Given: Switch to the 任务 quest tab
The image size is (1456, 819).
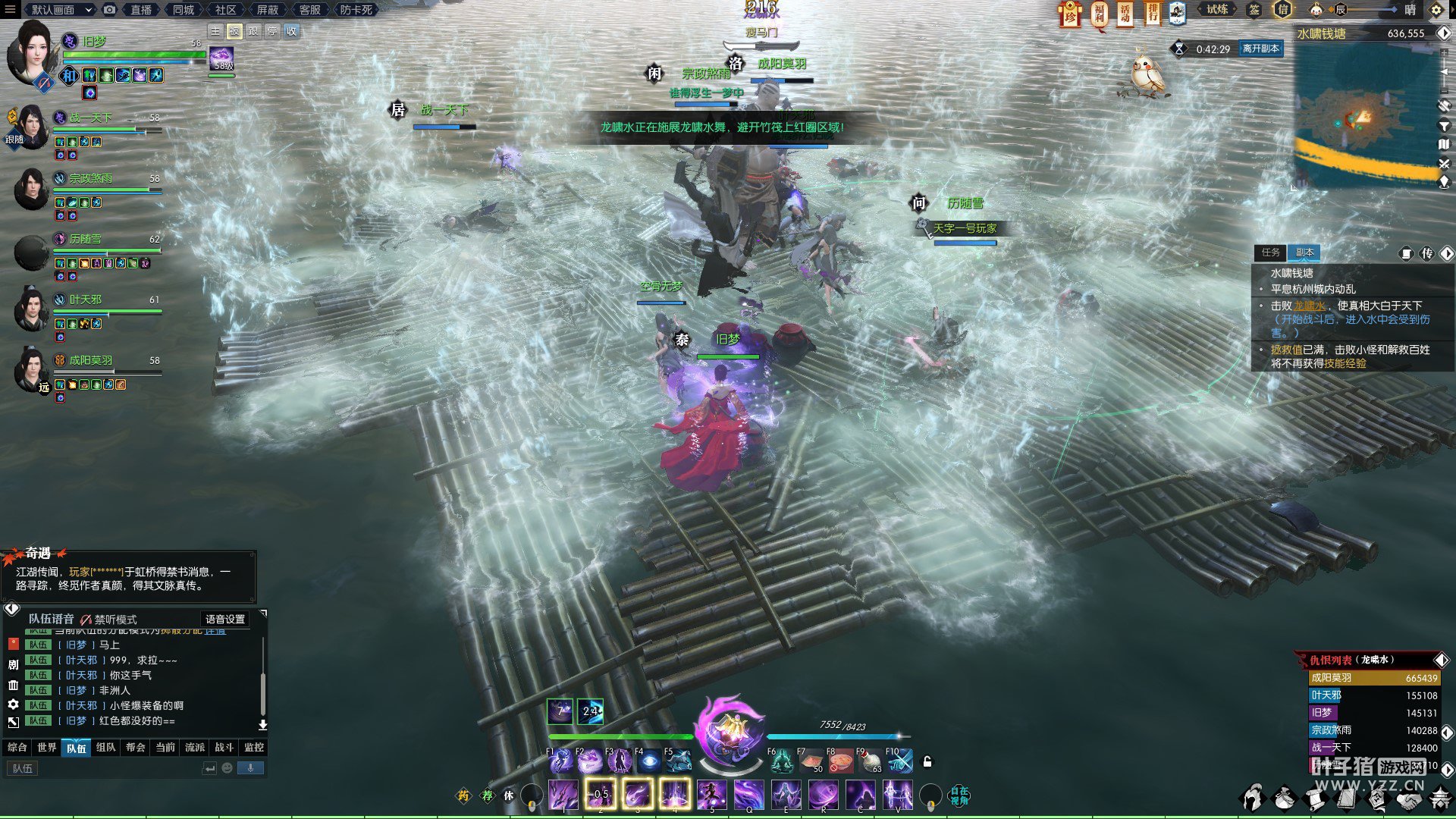Looking at the screenshot, I should (1270, 253).
